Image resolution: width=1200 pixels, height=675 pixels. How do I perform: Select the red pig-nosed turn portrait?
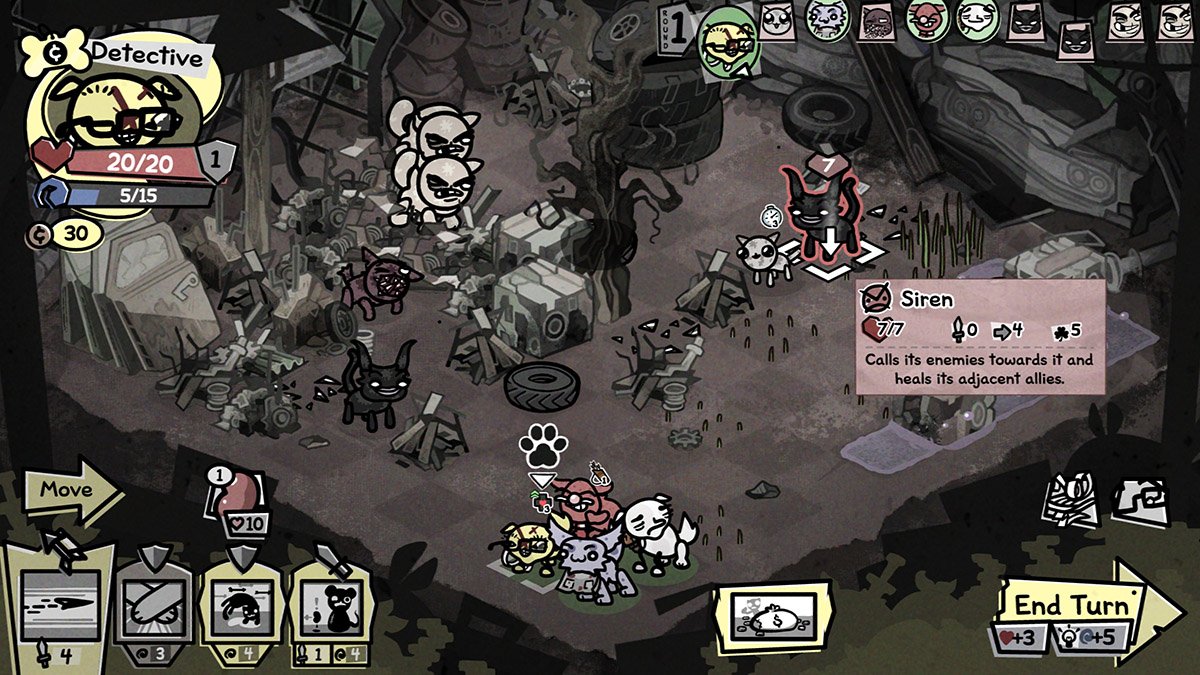(x=927, y=20)
